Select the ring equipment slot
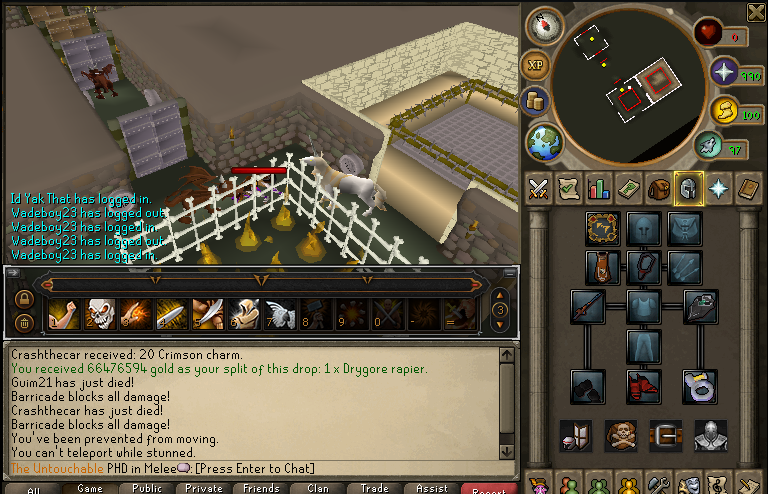768x494 pixels. (x=700, y=384)
